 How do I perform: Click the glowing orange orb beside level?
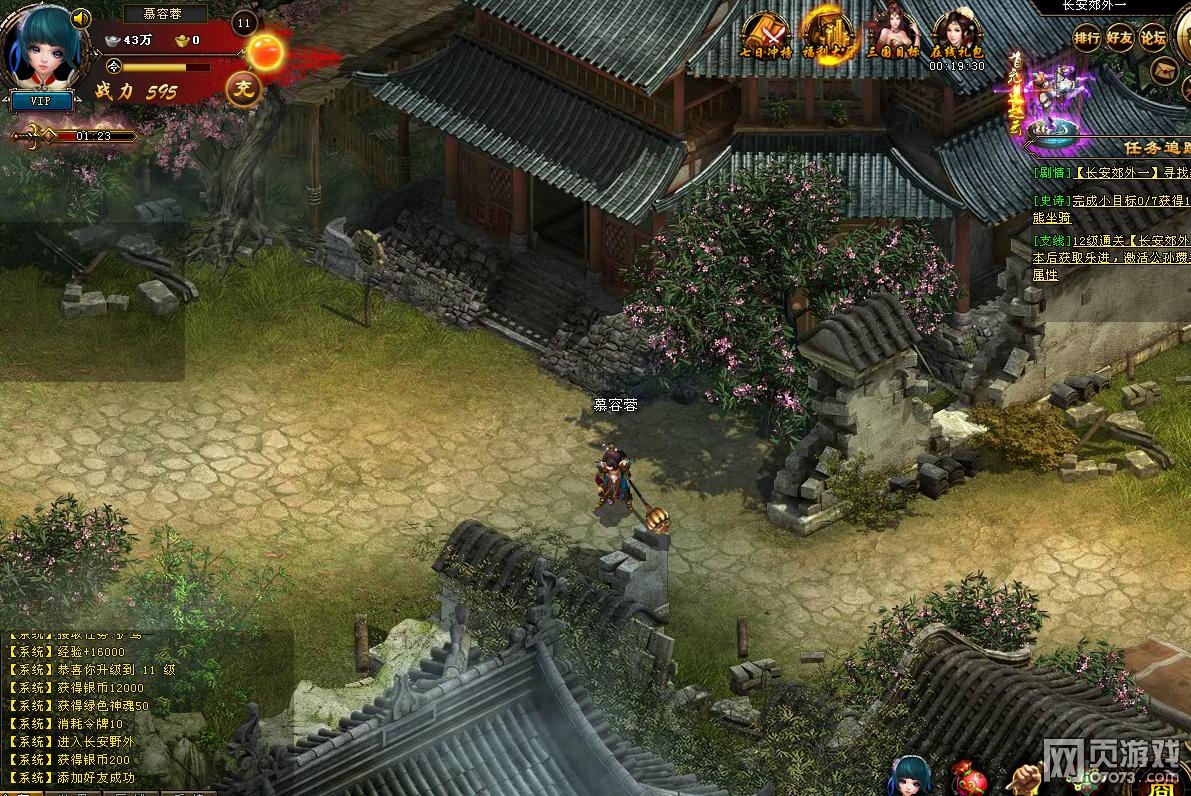[x=266, y=51]
